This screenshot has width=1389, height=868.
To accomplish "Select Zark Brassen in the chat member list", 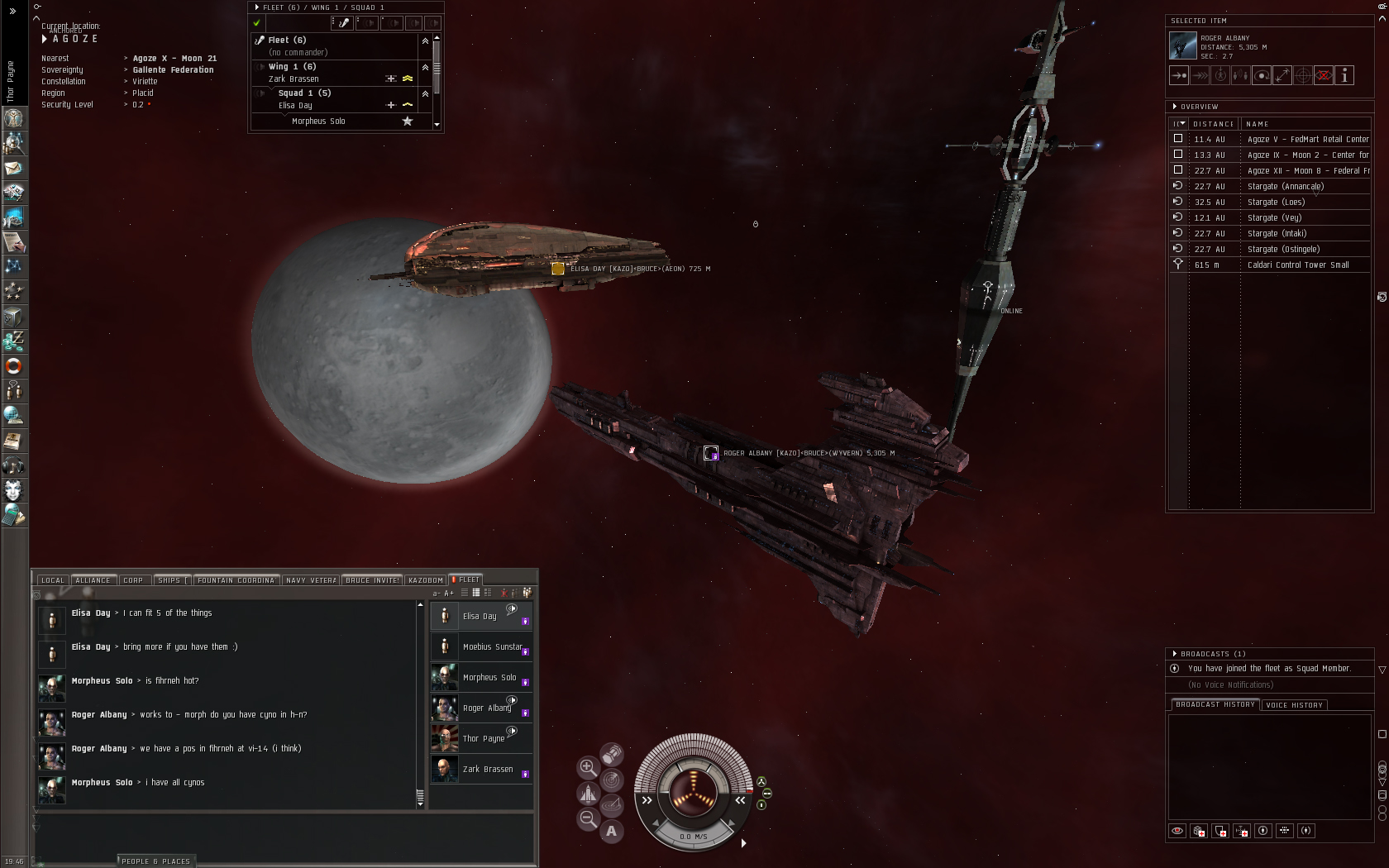I will 488,770.
